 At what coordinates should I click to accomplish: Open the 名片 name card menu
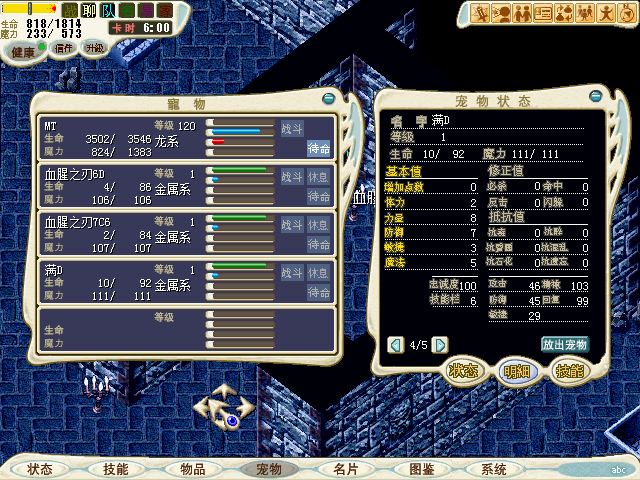coord(346,469)
